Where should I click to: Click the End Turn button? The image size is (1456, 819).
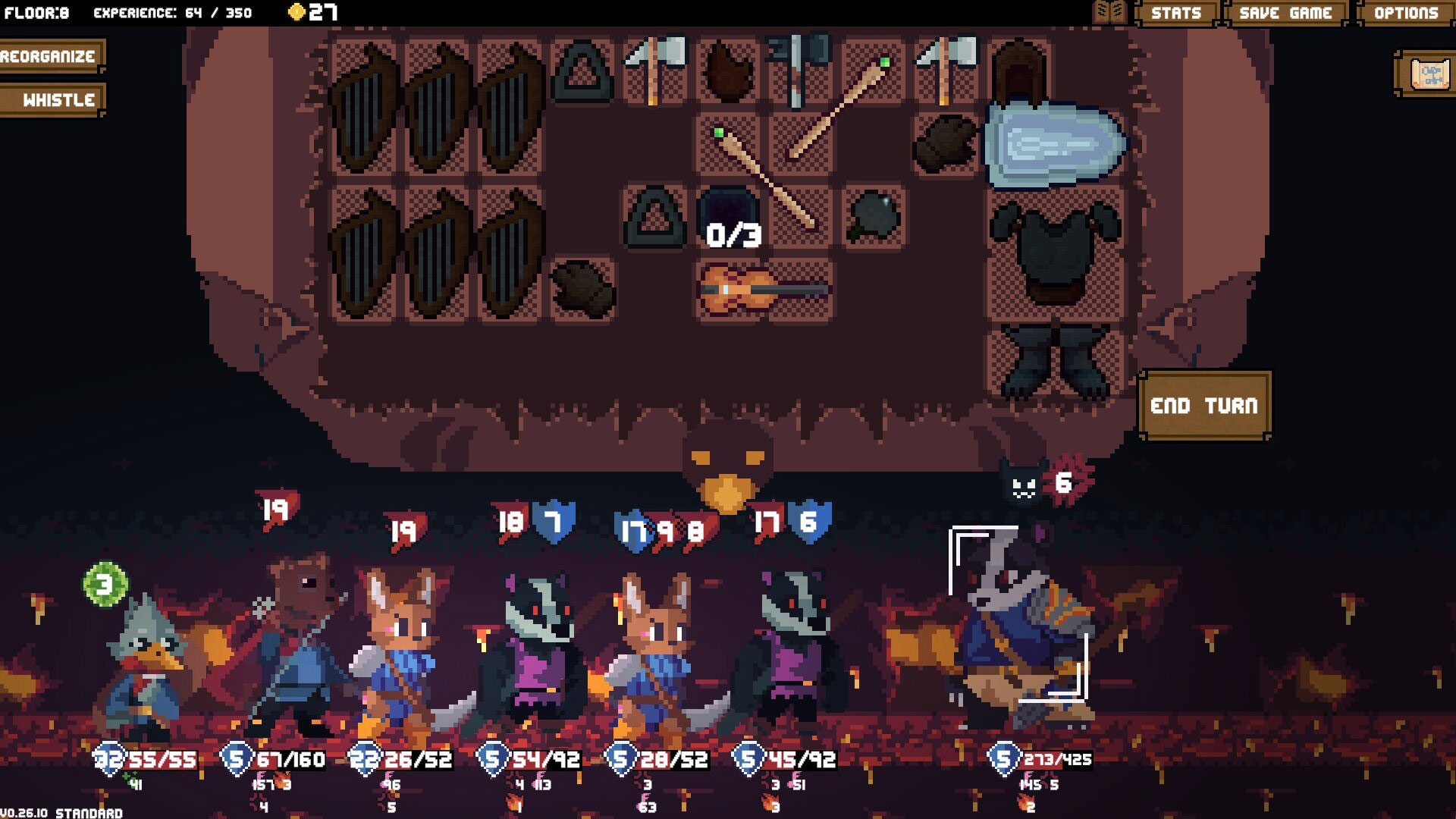1203,406
